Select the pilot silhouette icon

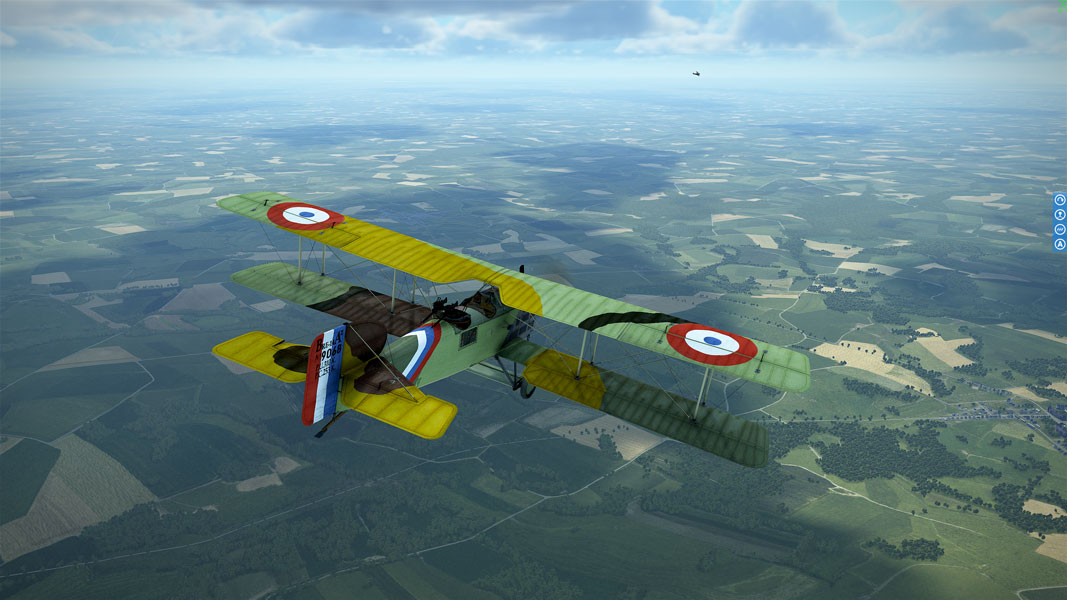point(1060,214)
